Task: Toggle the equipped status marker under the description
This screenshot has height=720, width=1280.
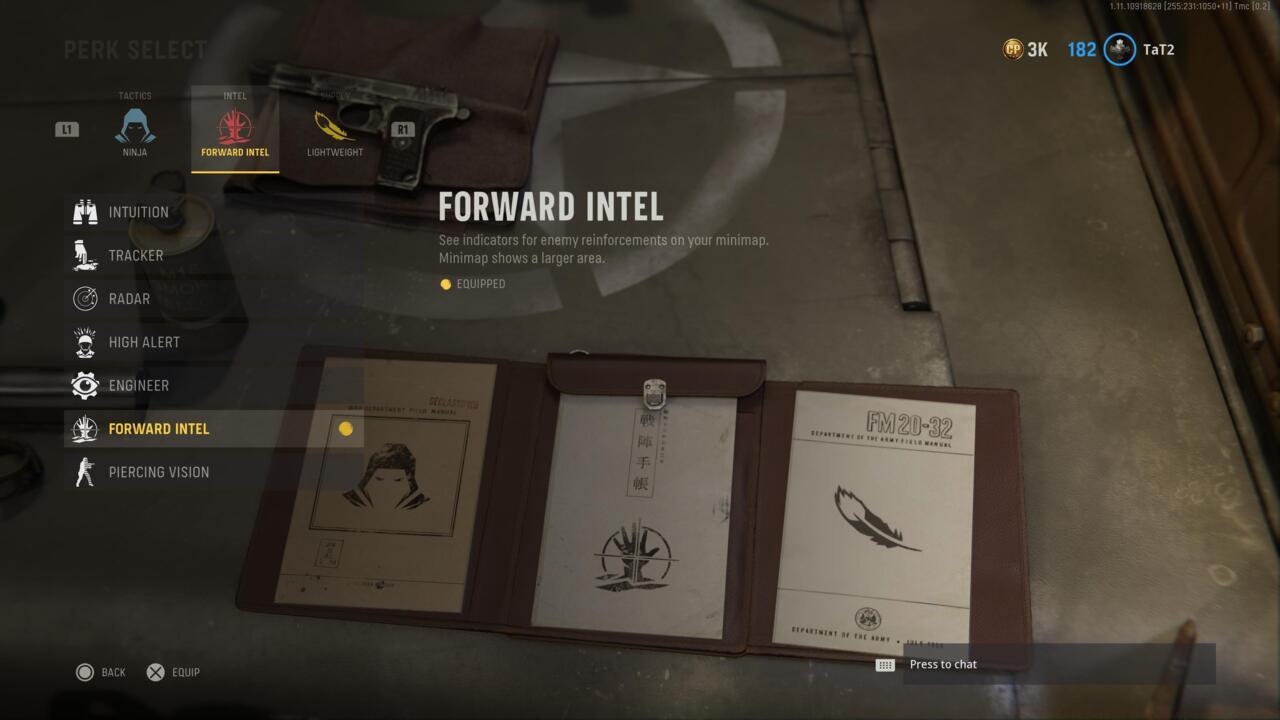Action: click(x=446, y=284)
